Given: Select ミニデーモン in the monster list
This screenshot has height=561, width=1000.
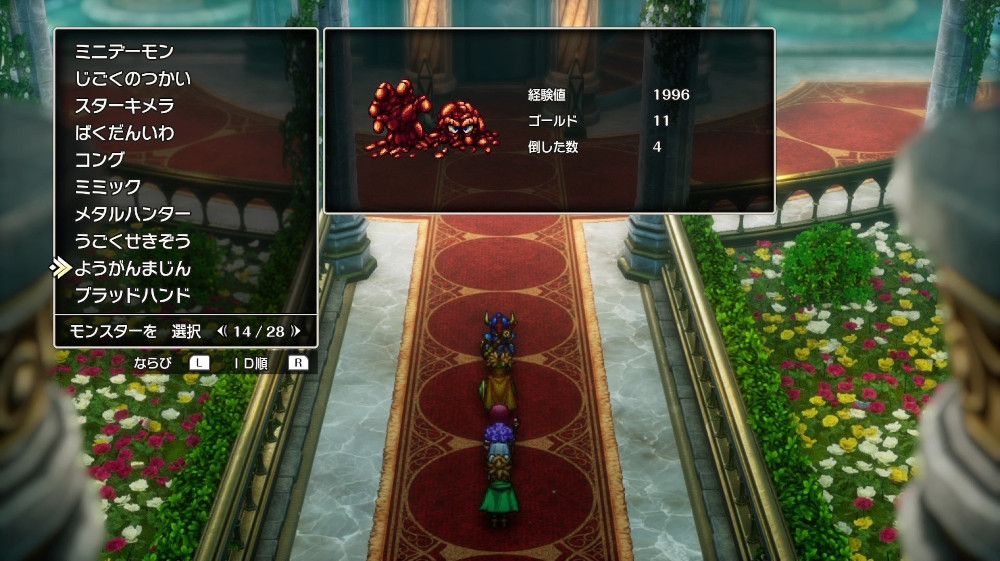Looking at the screenshot, I should [x=124, y=51].
